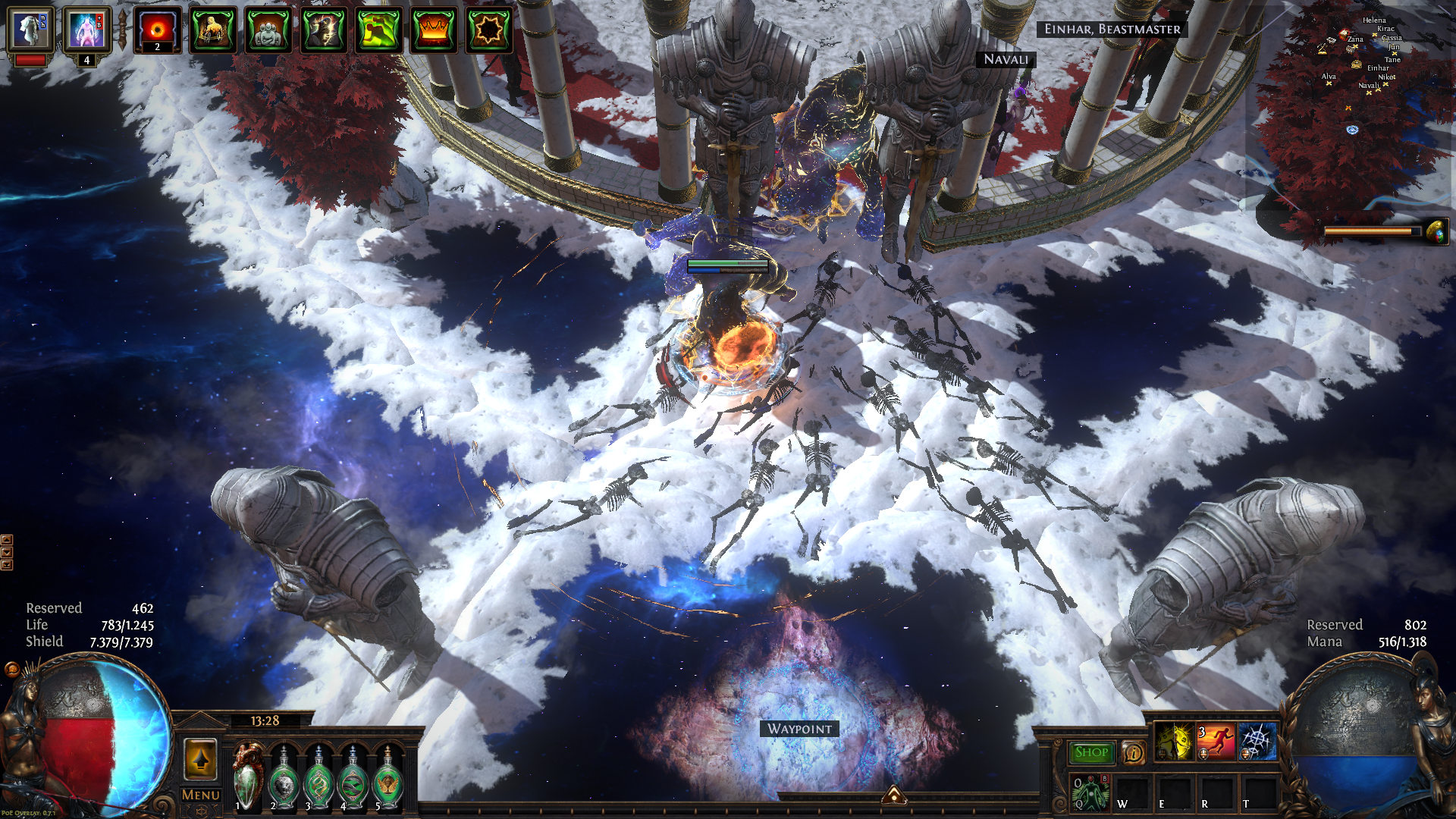Click the white horse-head buff icon
The height and width of the screenshot is (819, 1456).
(30, 30)
